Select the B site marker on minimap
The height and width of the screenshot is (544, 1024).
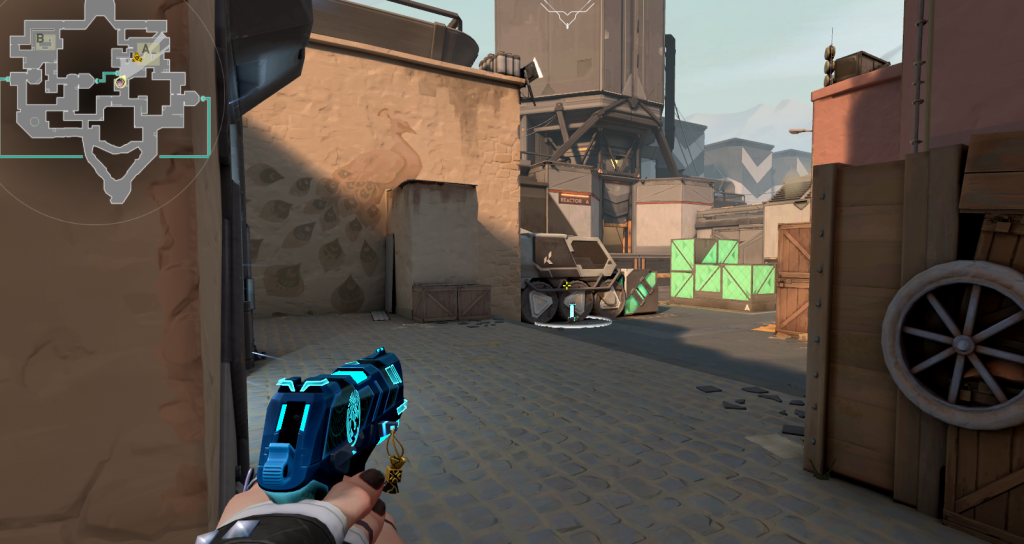pyautogui.click(x=42, y=39)
